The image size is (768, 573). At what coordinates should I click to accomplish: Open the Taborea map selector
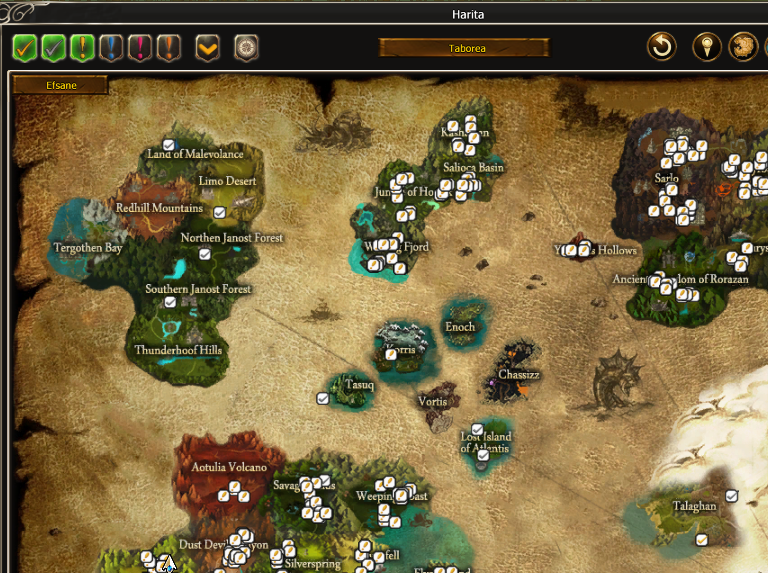(x=464, y=47)
